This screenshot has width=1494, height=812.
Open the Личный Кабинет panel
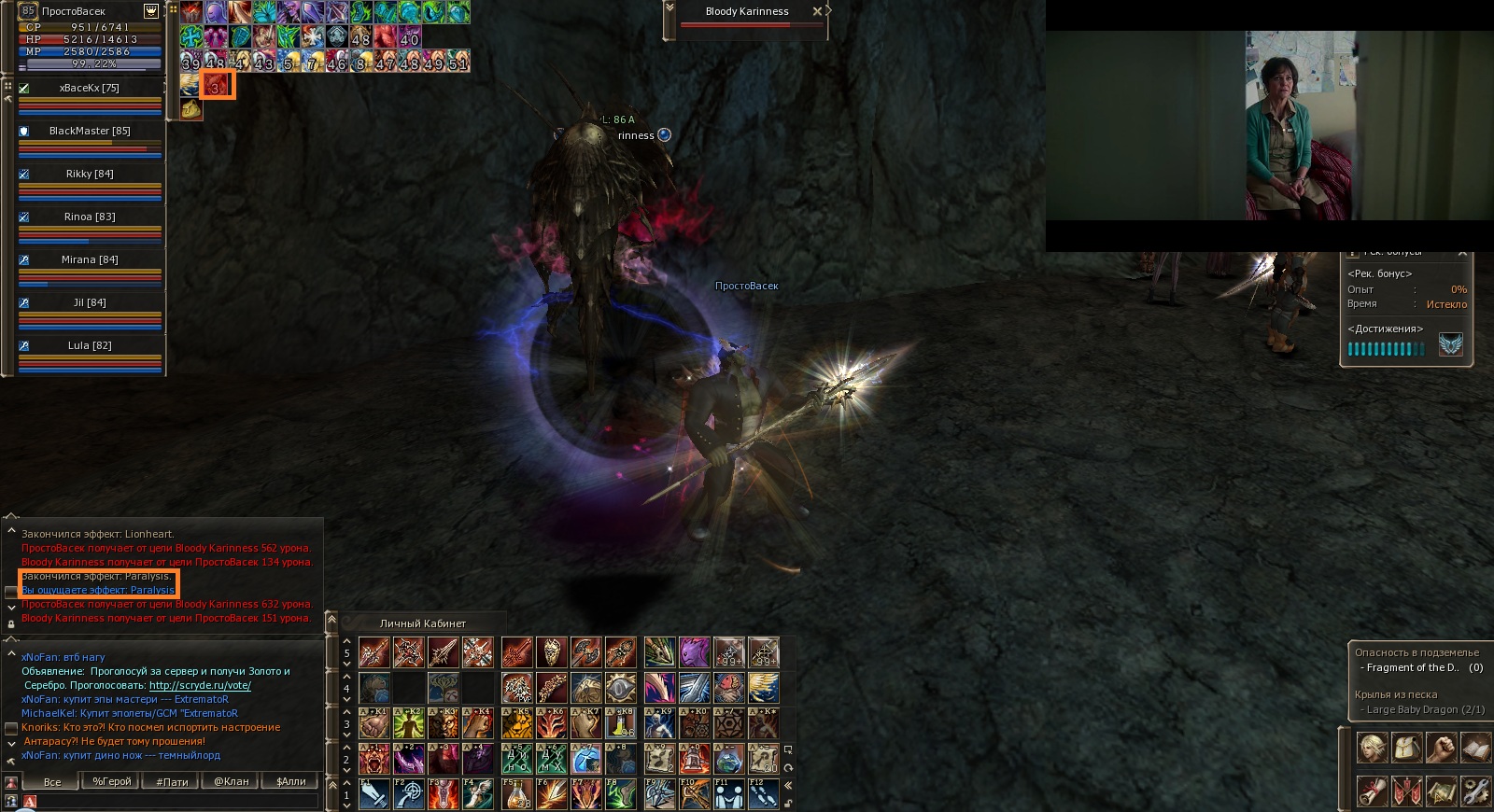pyautogui.click(x=422, y=623)
